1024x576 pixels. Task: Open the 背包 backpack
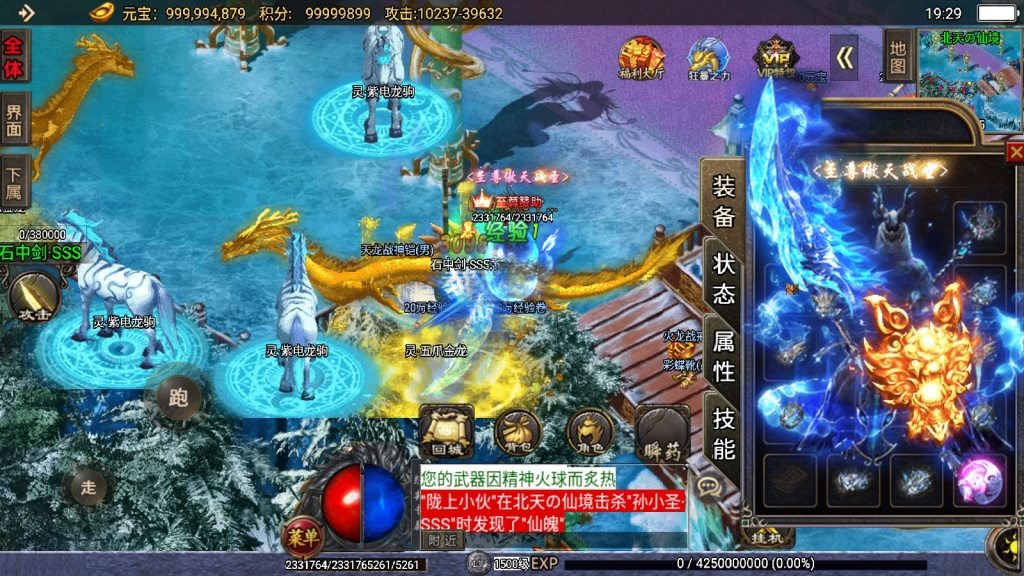pyautogui.click(x=518, y=432)
